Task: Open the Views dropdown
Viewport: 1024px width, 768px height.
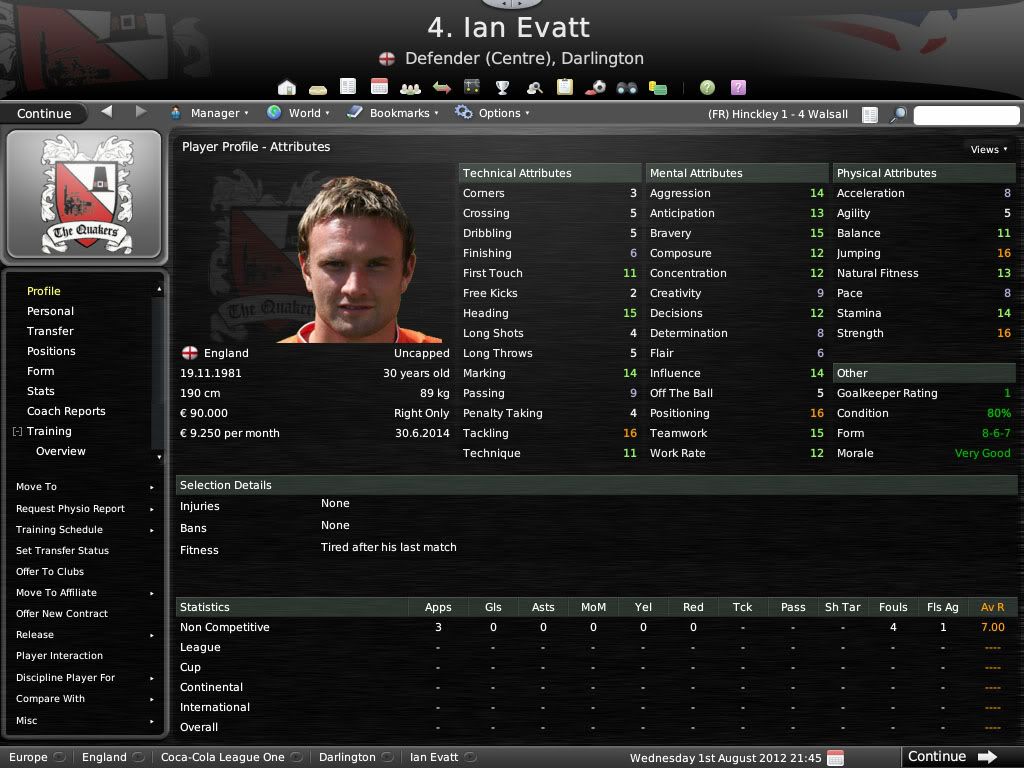Action: coord(988,149)
